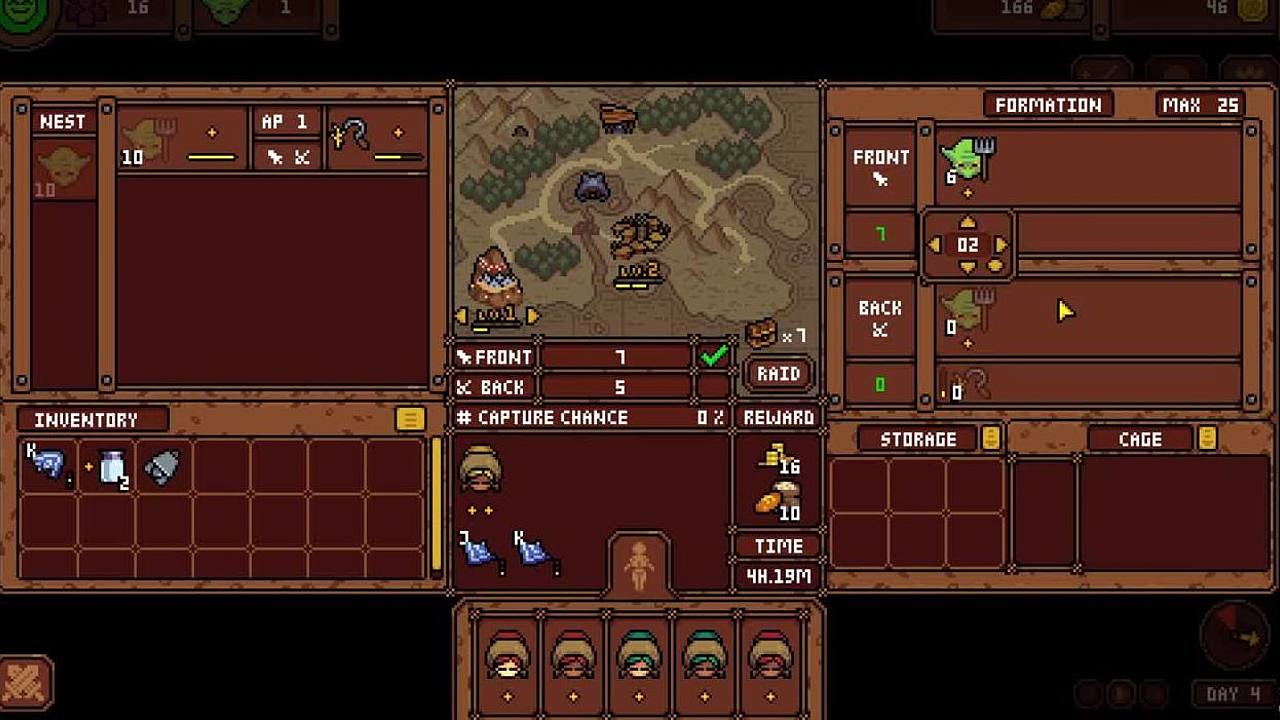
Task: Start the raid with the RAID button
Action: 778,374
